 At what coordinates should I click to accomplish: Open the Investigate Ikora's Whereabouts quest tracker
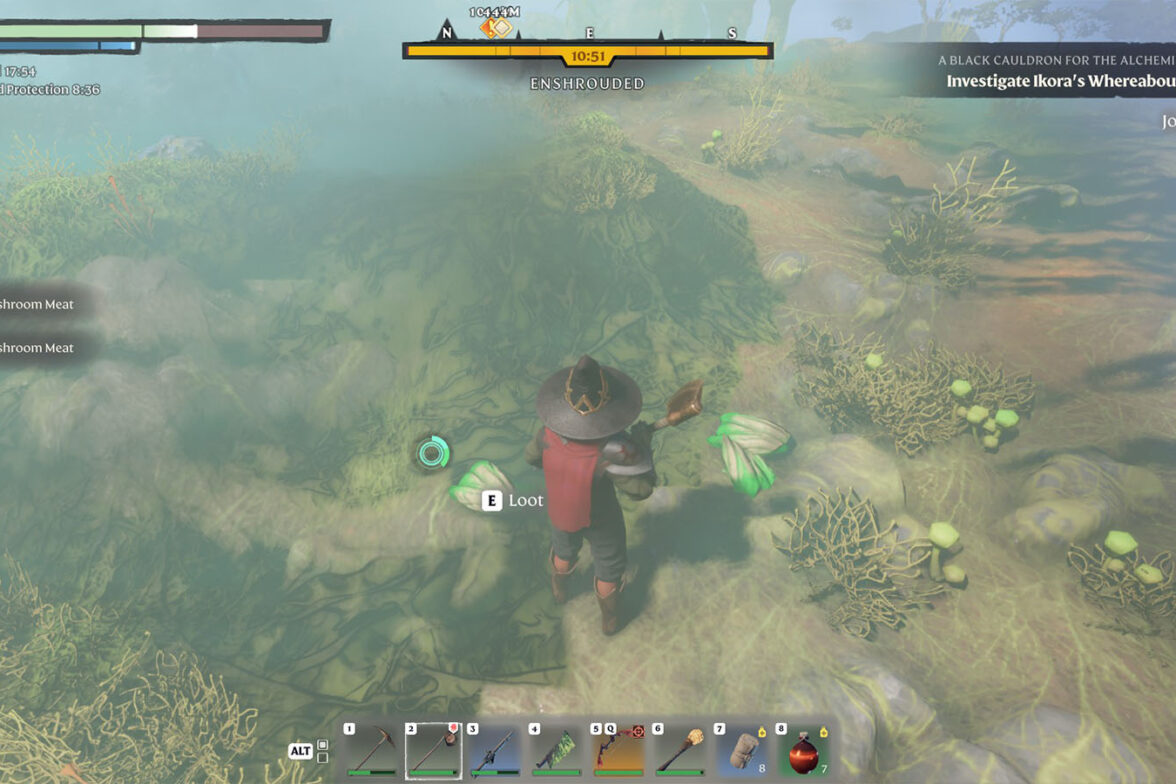(1060, 81)
